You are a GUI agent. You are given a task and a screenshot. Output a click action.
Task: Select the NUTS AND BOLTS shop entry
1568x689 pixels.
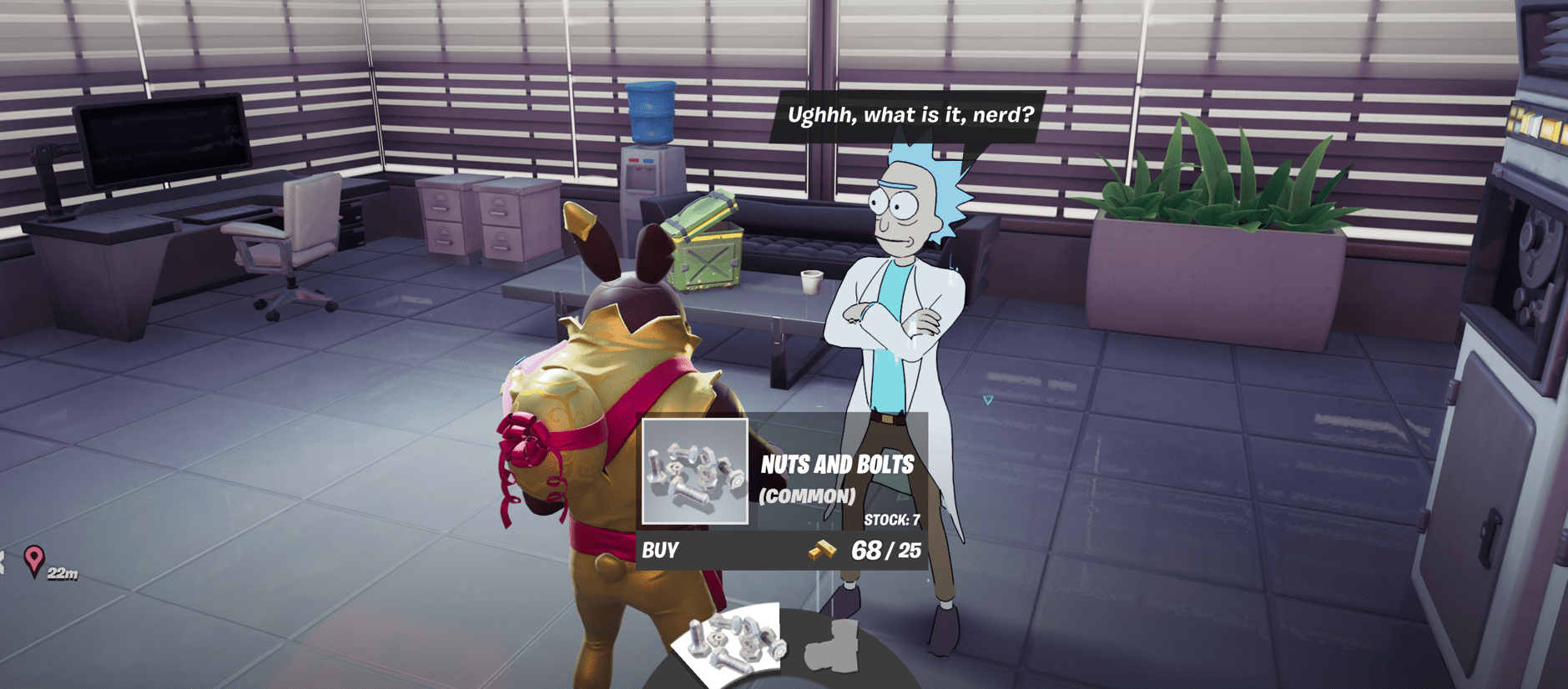(x=837, y=465)
